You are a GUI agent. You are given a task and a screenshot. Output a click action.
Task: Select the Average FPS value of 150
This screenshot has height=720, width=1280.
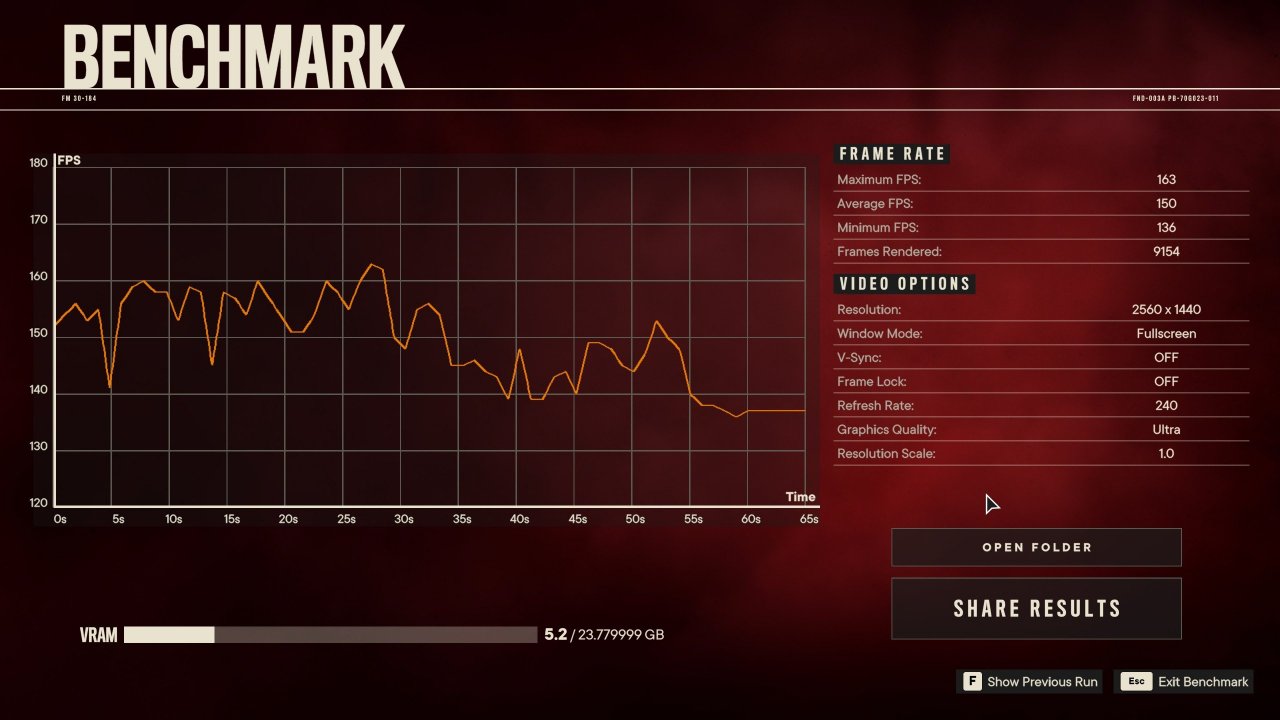coord(1166,203)
